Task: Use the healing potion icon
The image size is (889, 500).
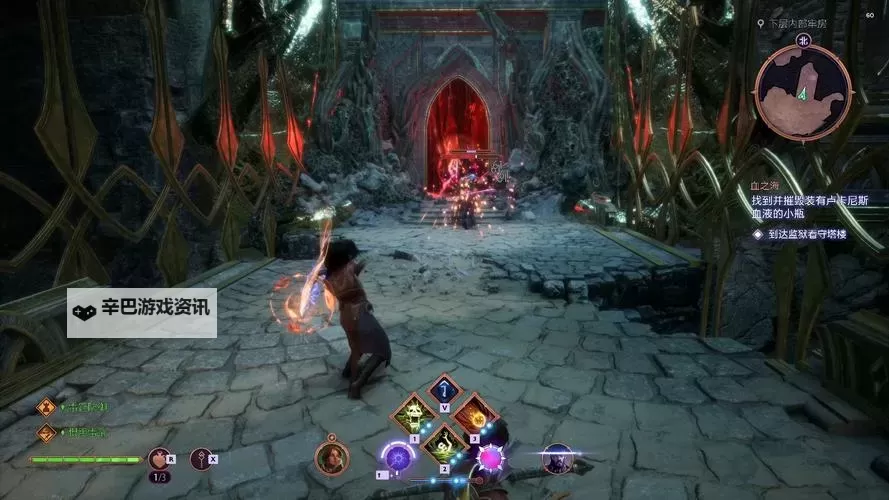Action: tap(159, 459)
